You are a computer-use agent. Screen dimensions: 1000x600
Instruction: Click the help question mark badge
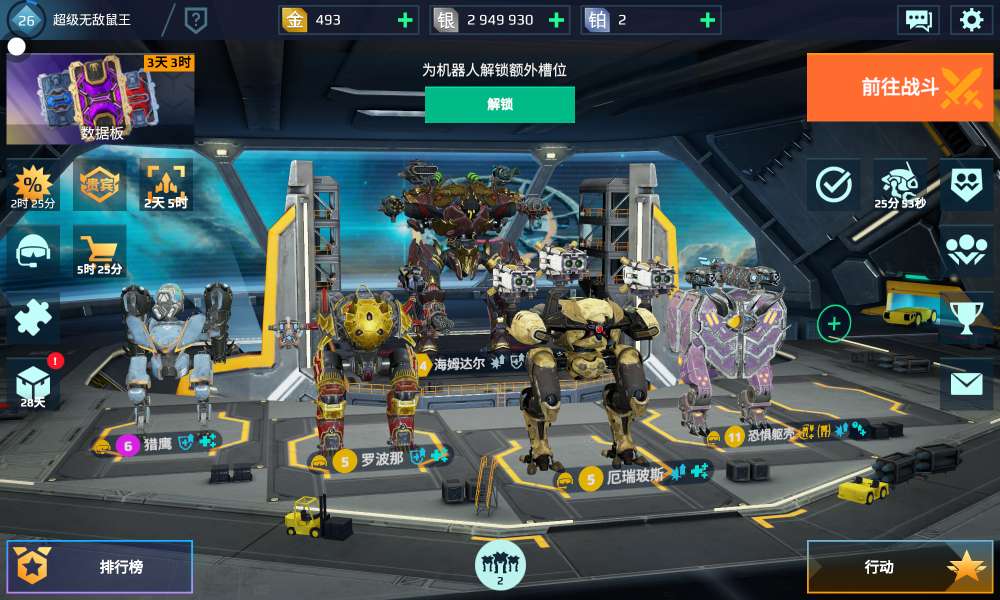pyautogui.click(x=196, y=19)
